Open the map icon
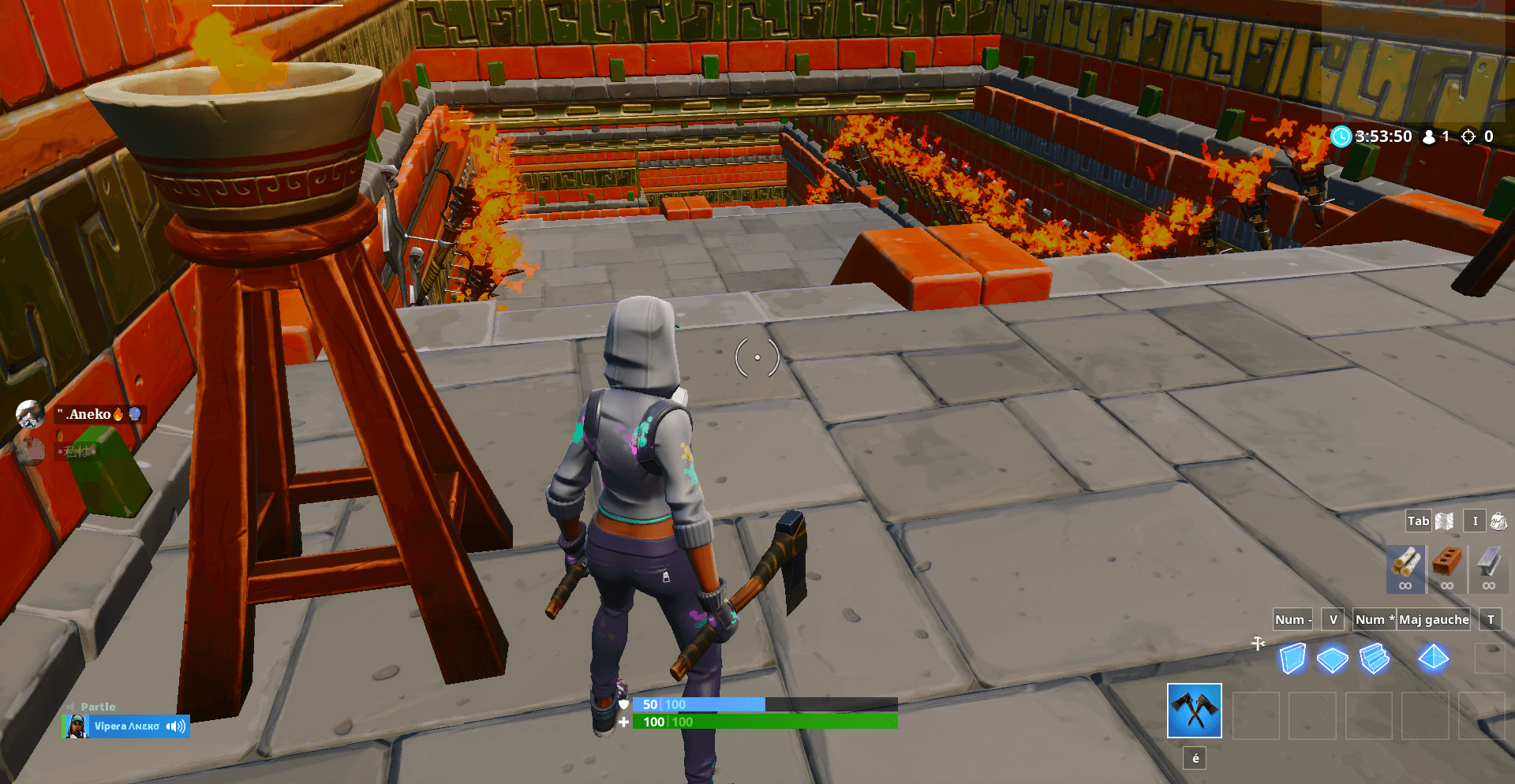Image resolution: width=1515 pixels, height=784 pixels. (x=1444, y=521)
